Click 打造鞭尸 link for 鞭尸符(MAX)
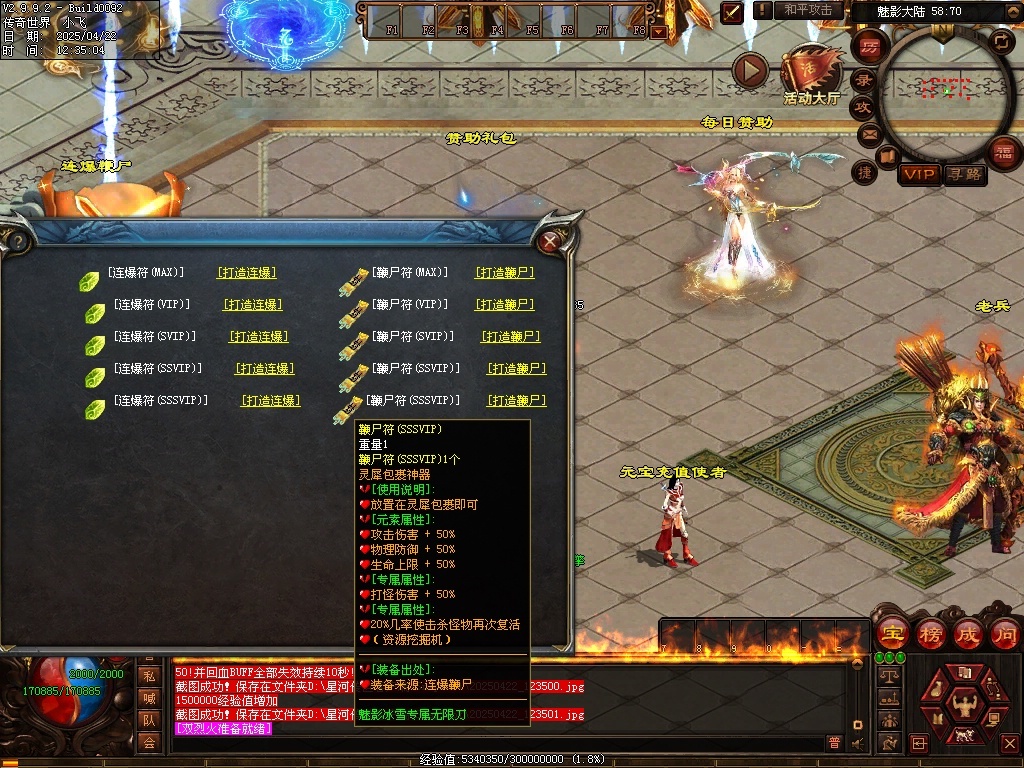Screen dimensions: 1024x768 (504, 272)
